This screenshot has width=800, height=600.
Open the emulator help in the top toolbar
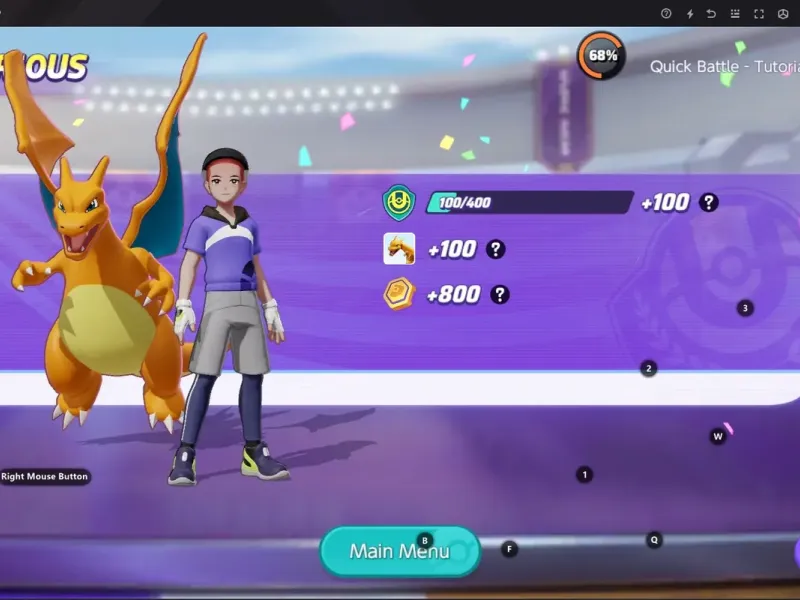pyautogui.click(x=667, y=14)
